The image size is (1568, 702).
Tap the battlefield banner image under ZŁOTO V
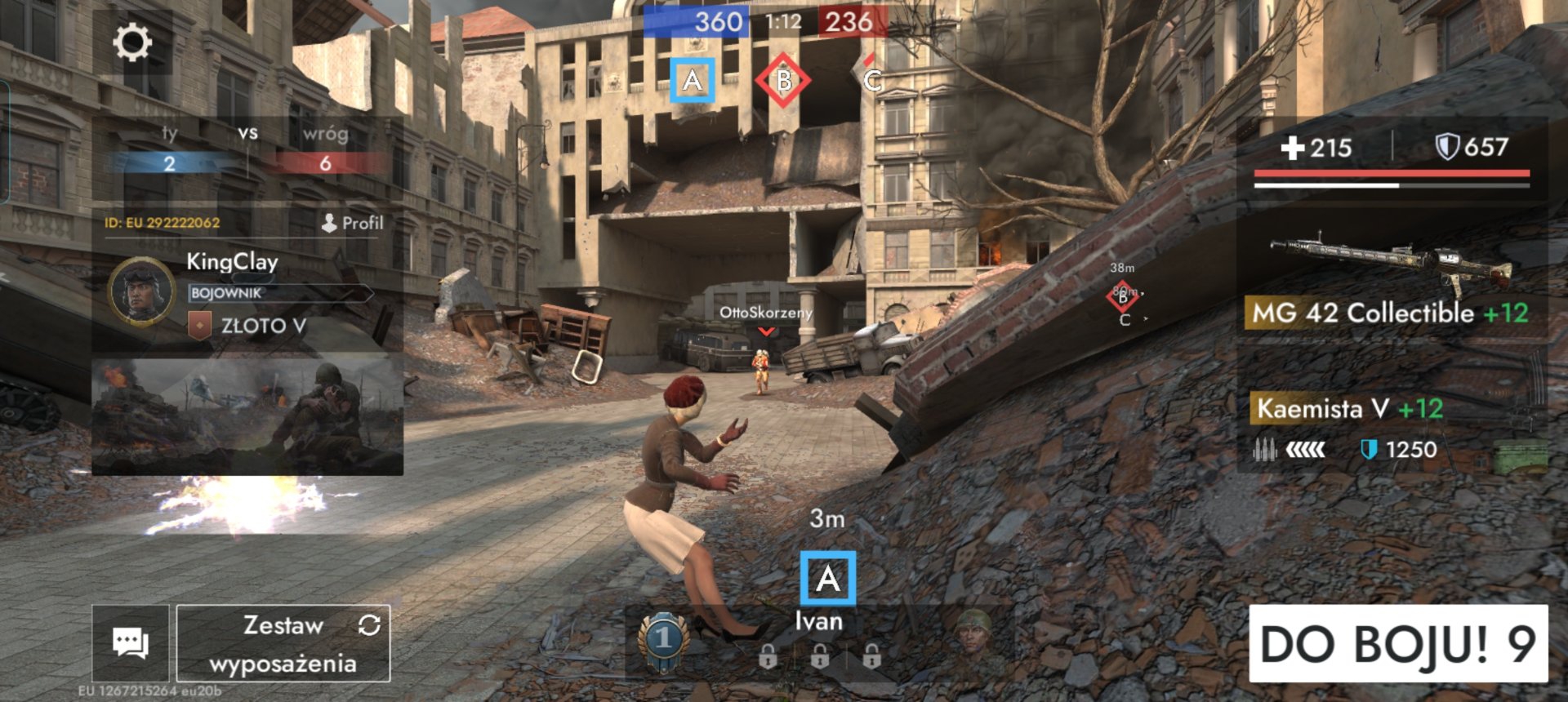pos(247,415)
